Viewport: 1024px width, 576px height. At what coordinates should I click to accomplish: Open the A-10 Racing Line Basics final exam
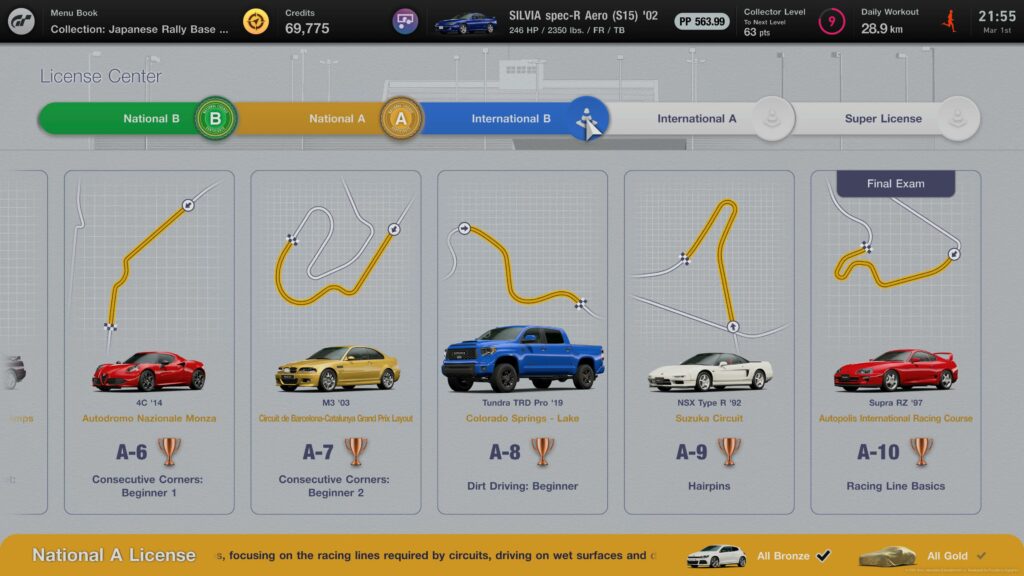pos(895,340)
